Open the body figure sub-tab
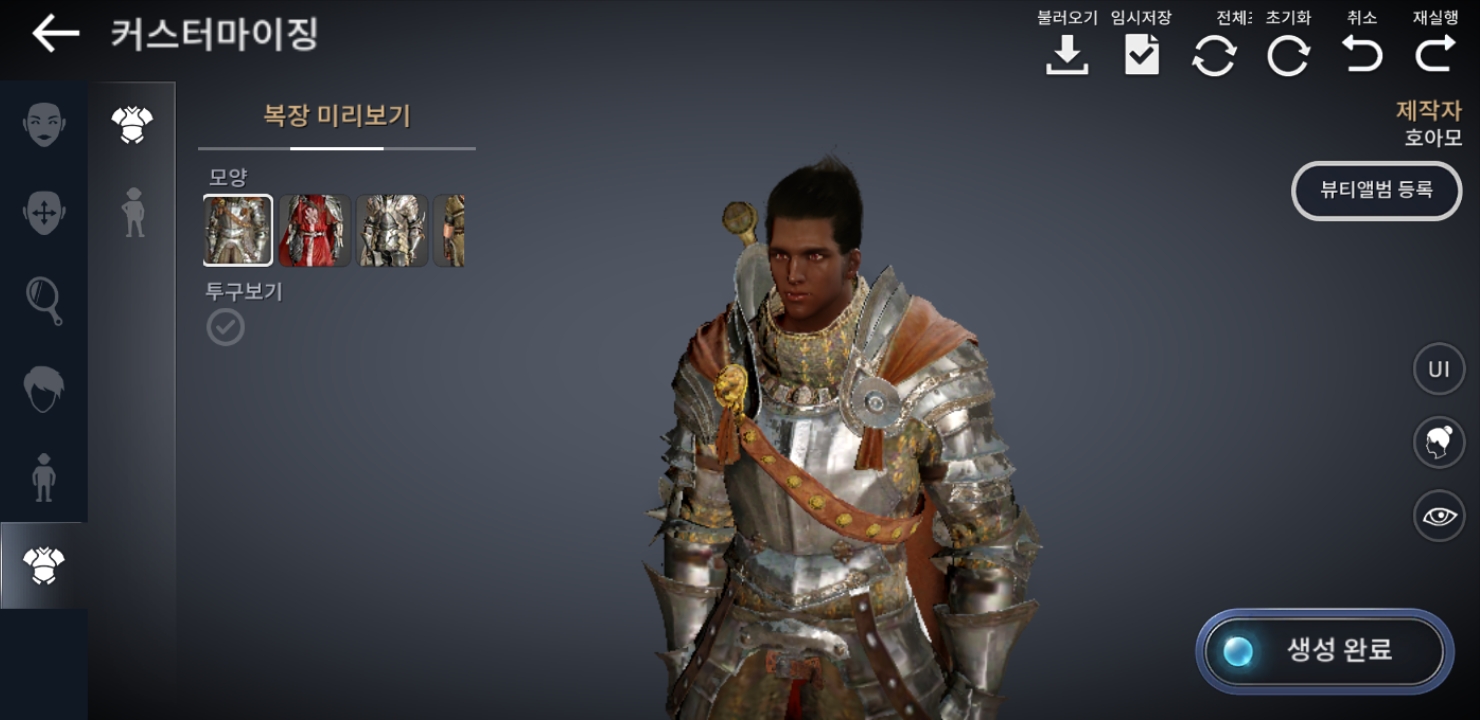1480x720 pixels. point(133,212)
